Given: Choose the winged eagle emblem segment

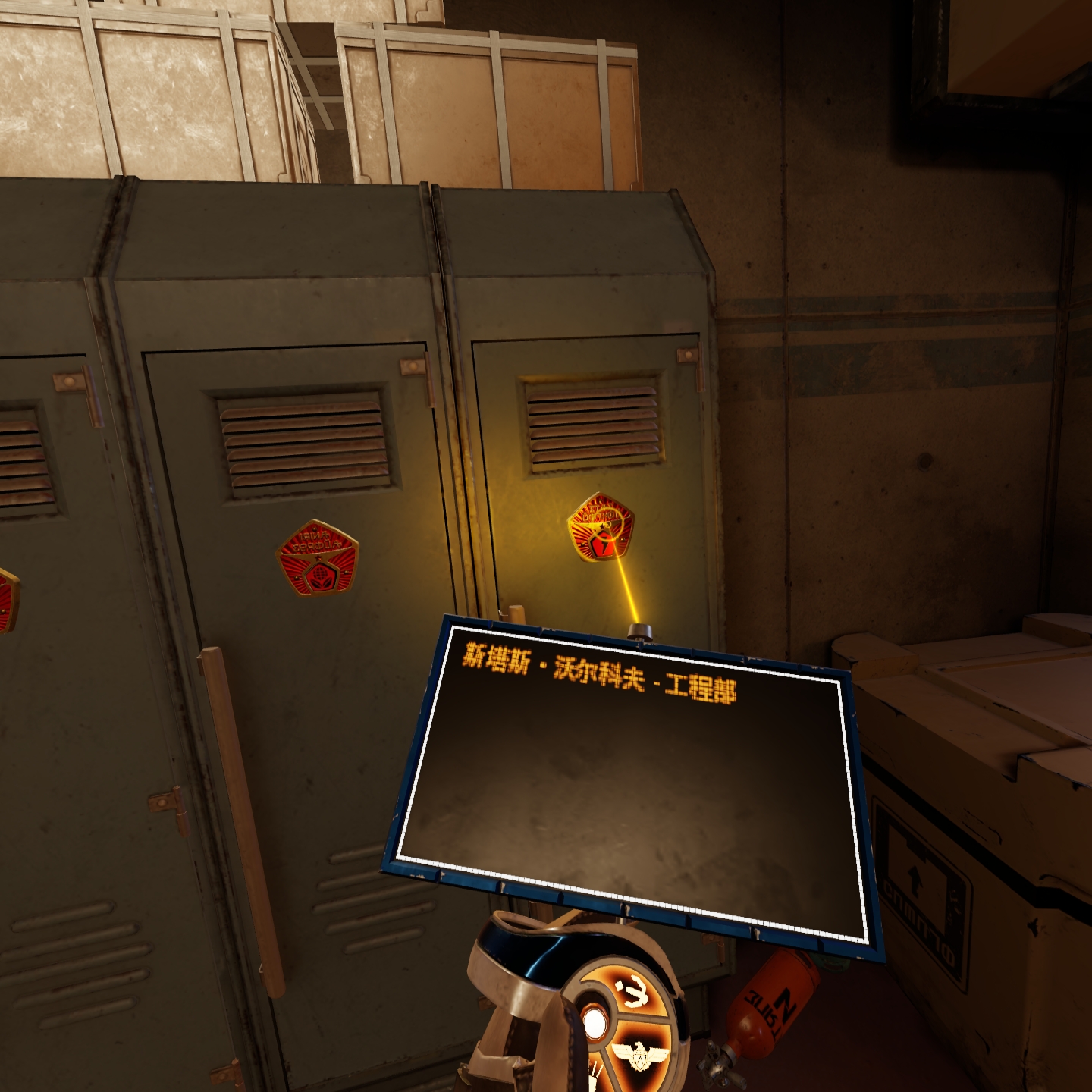Looking at the screenshot, I should tap(639, 1053).
